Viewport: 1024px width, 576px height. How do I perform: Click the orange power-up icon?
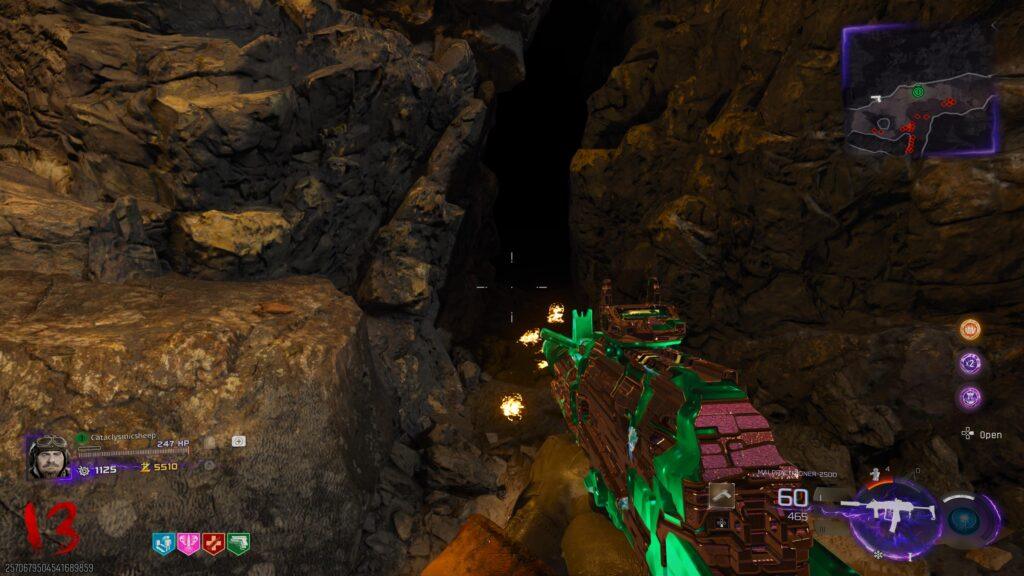click(x=970, y=329)
